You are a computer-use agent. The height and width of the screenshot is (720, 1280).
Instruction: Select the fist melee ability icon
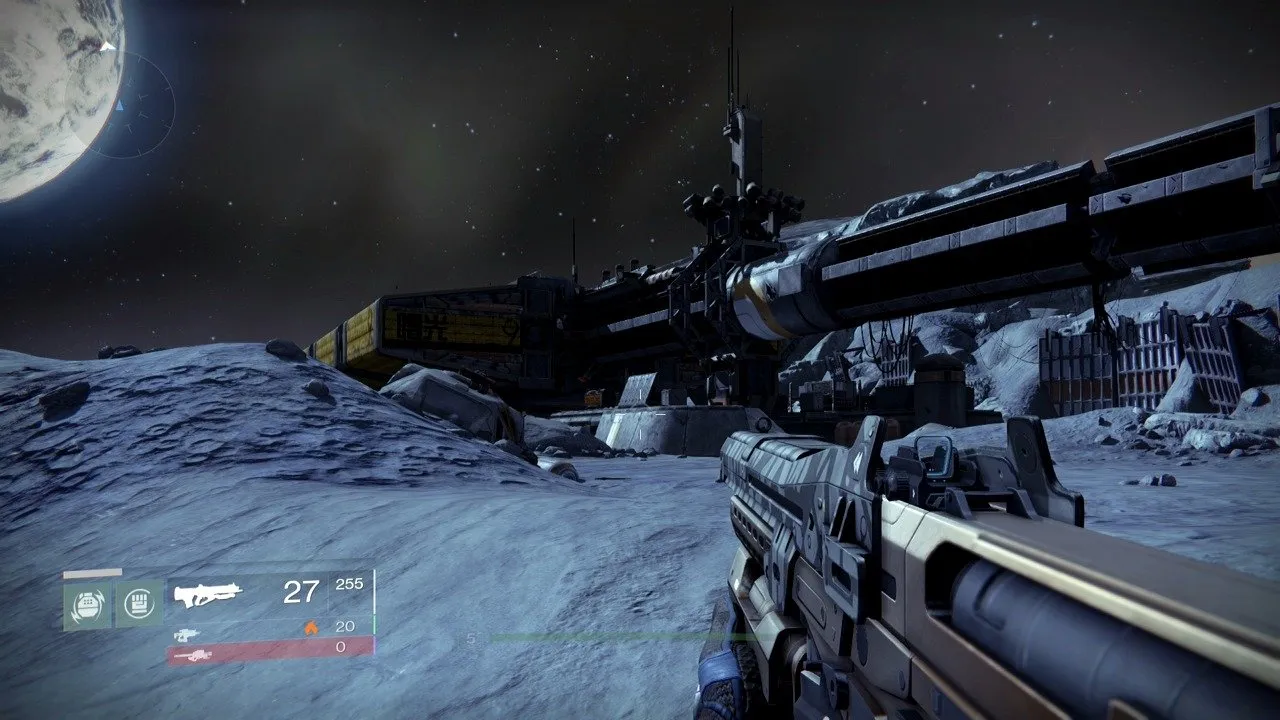point(138,605)
